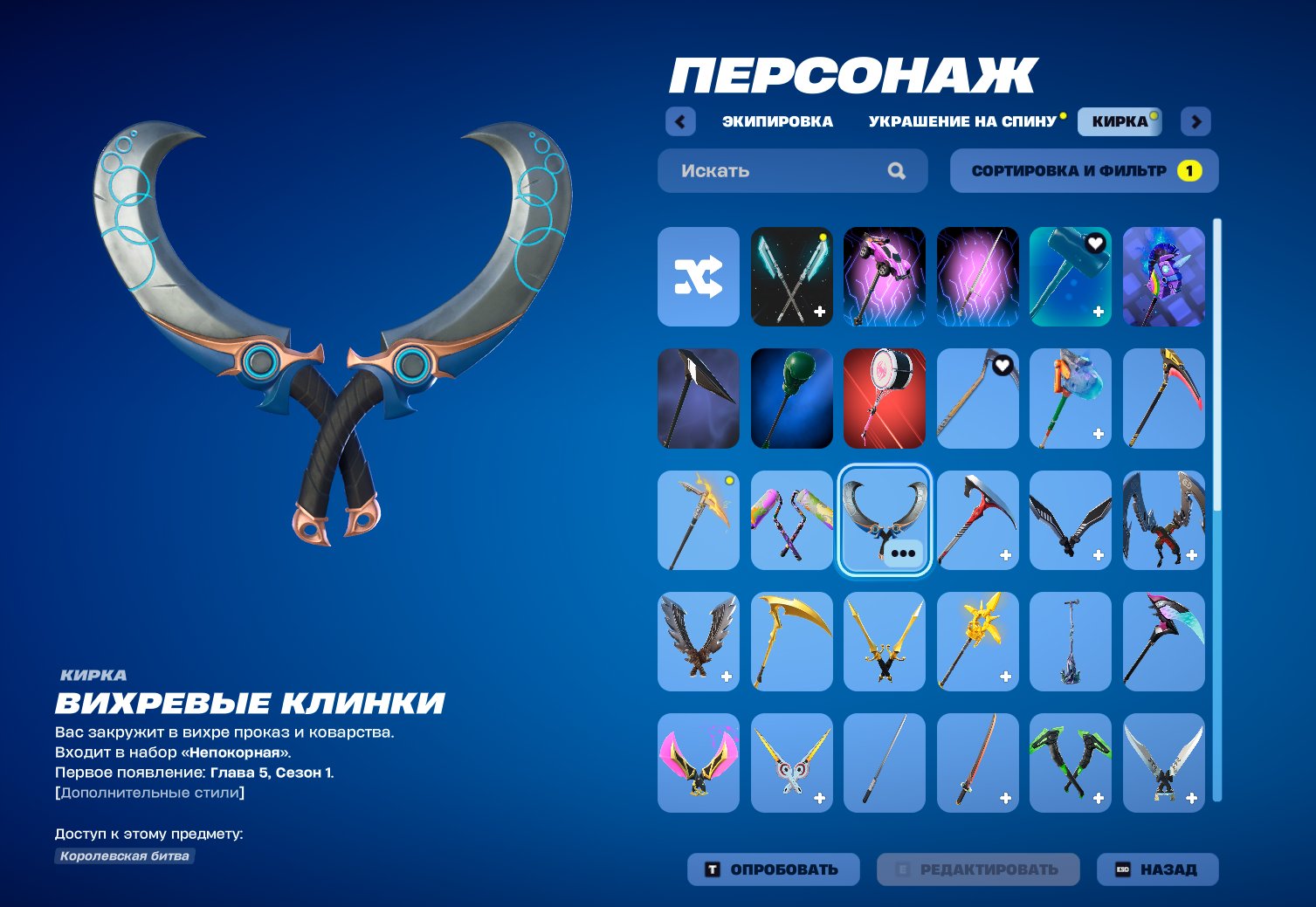The height and width of the screenshot is (907, 1316).
Task: Open the ellipsis menu on Вихревые клинки
Action: [x=901, y=553]
